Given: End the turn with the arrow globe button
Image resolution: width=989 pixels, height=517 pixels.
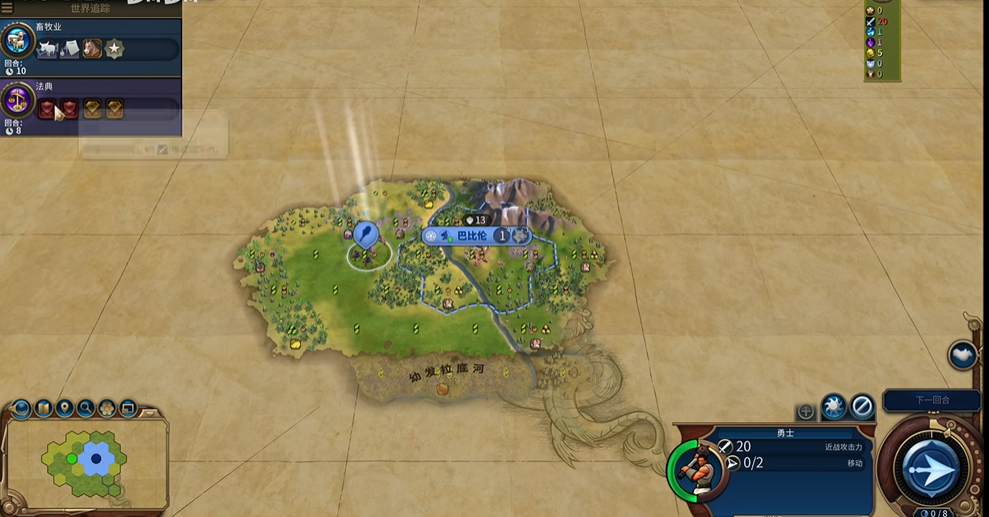Looking at the screenshot, I should click(x=930, y=470).
